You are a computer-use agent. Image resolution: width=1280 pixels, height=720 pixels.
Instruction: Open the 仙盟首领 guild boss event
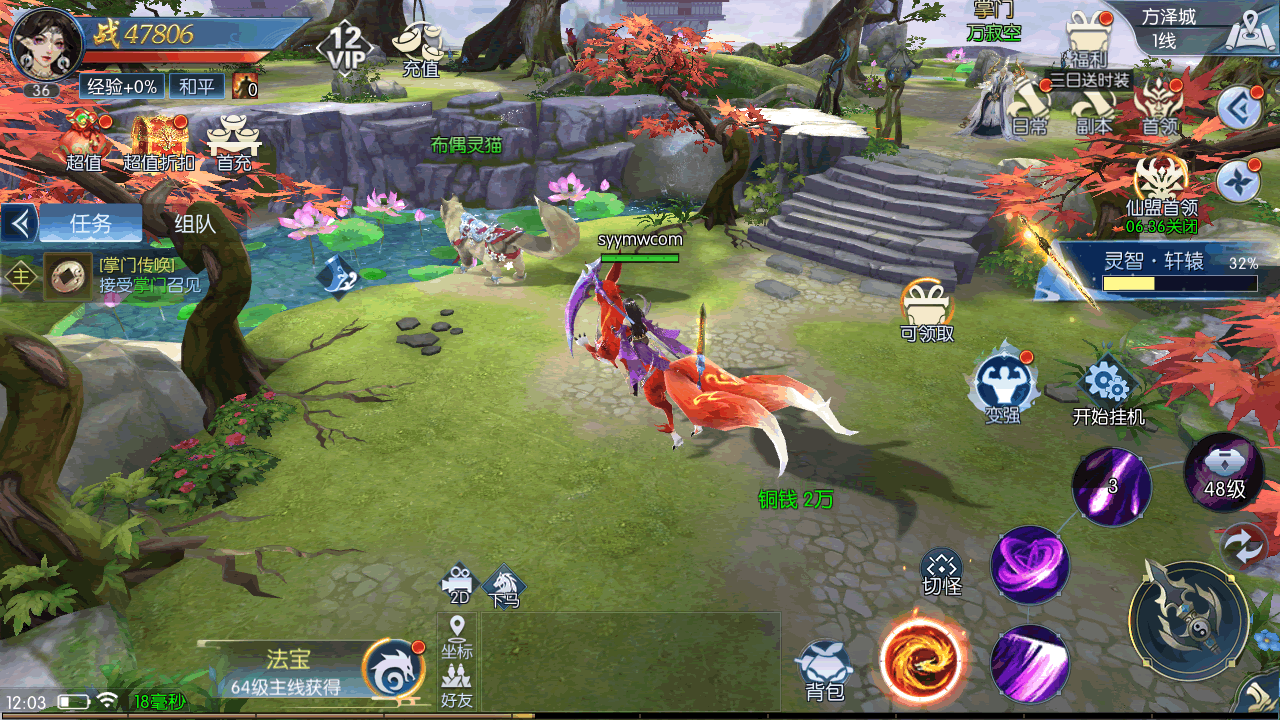click(x=1160, y=188)
